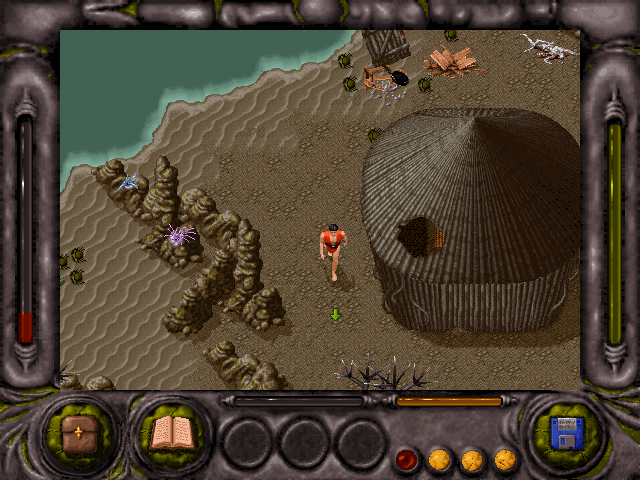The width and height of the screenshot is (640, 480).
Task: Click the blue floppy disk save icon
Action: [566, 434]
